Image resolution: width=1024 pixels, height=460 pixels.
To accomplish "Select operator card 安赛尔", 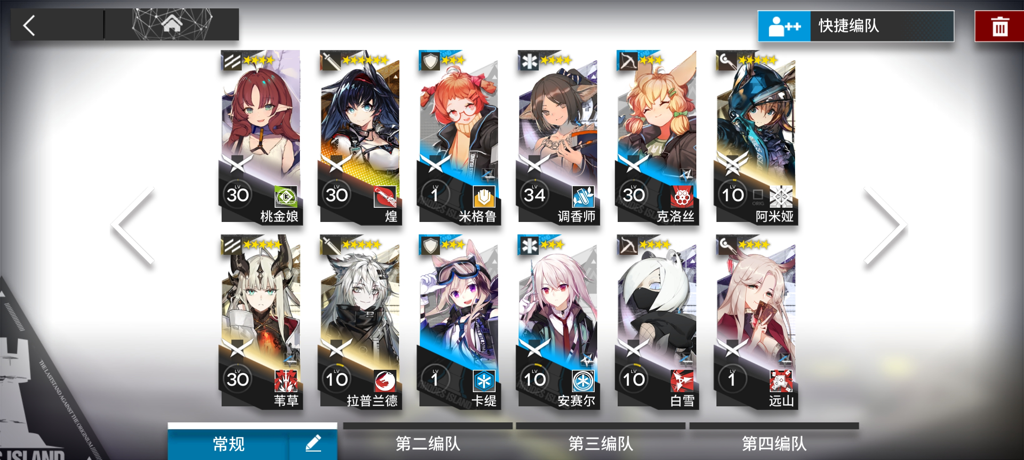I will [557, 322].
